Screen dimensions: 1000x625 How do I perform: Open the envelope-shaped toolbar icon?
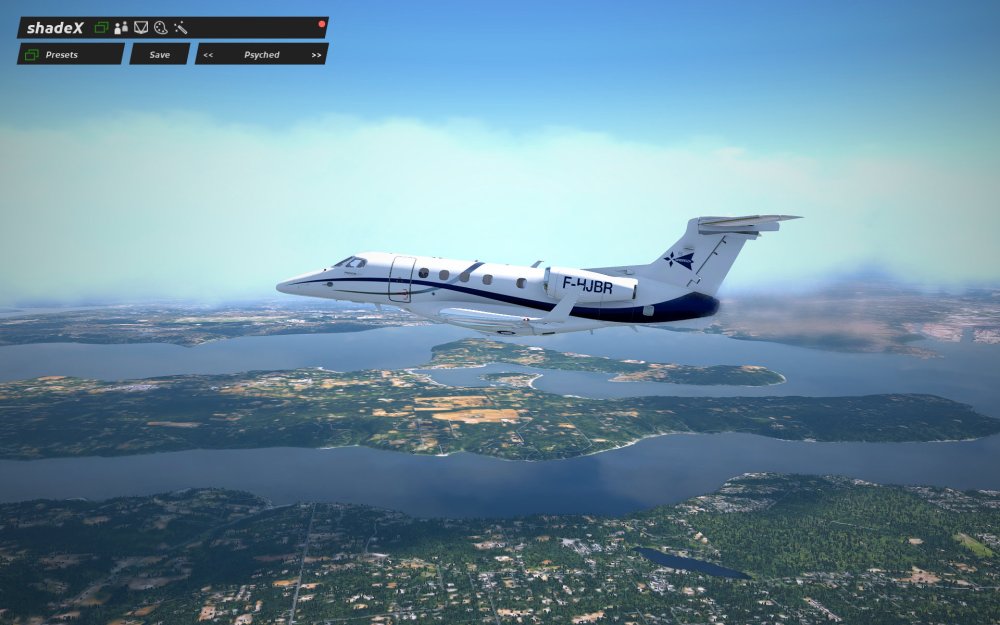(141, 27)
